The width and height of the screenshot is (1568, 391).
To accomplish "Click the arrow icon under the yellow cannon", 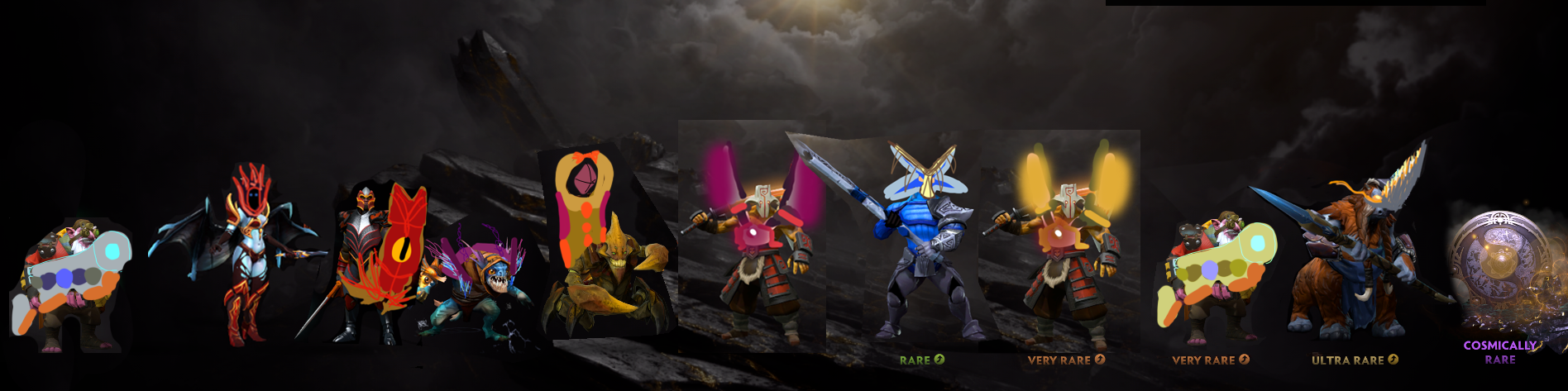I will [x=1244, y=360].
